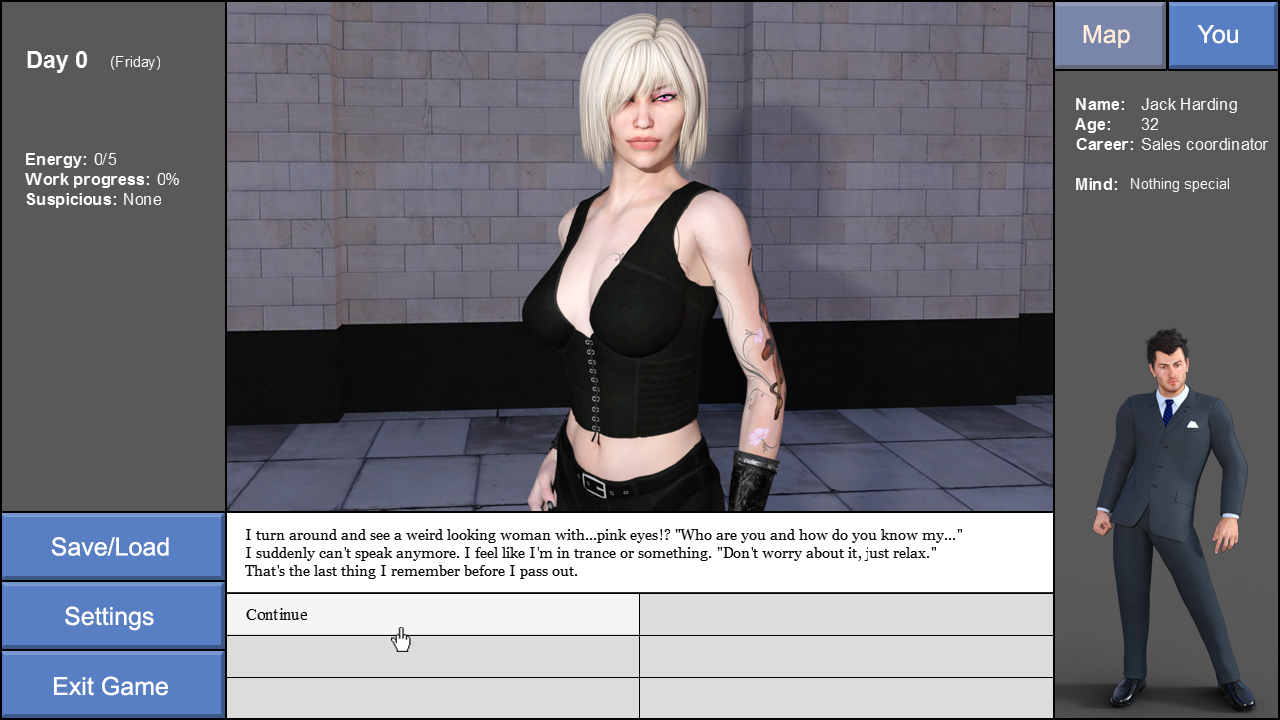Choose the Continue dialogue option
1280x720 pixels.
click(x=432, y=614)
